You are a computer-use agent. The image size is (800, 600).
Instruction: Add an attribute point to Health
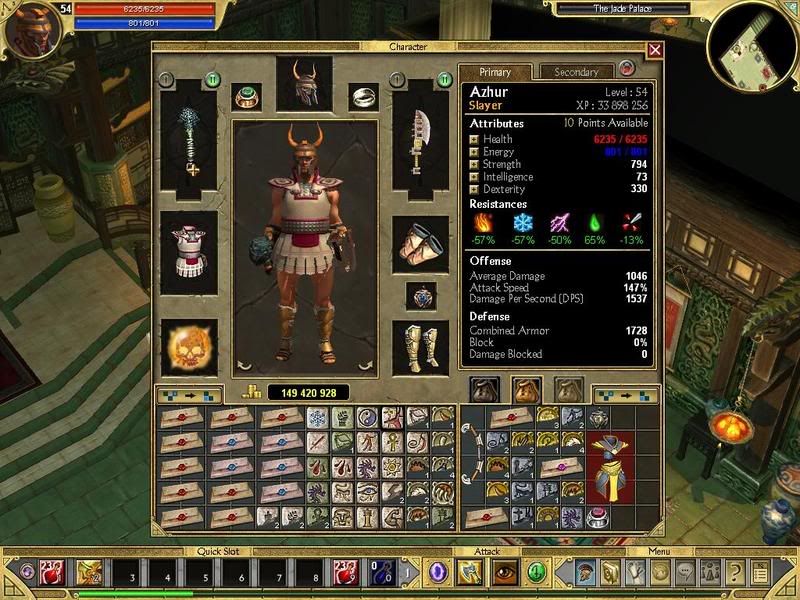(x=474, y=140)
